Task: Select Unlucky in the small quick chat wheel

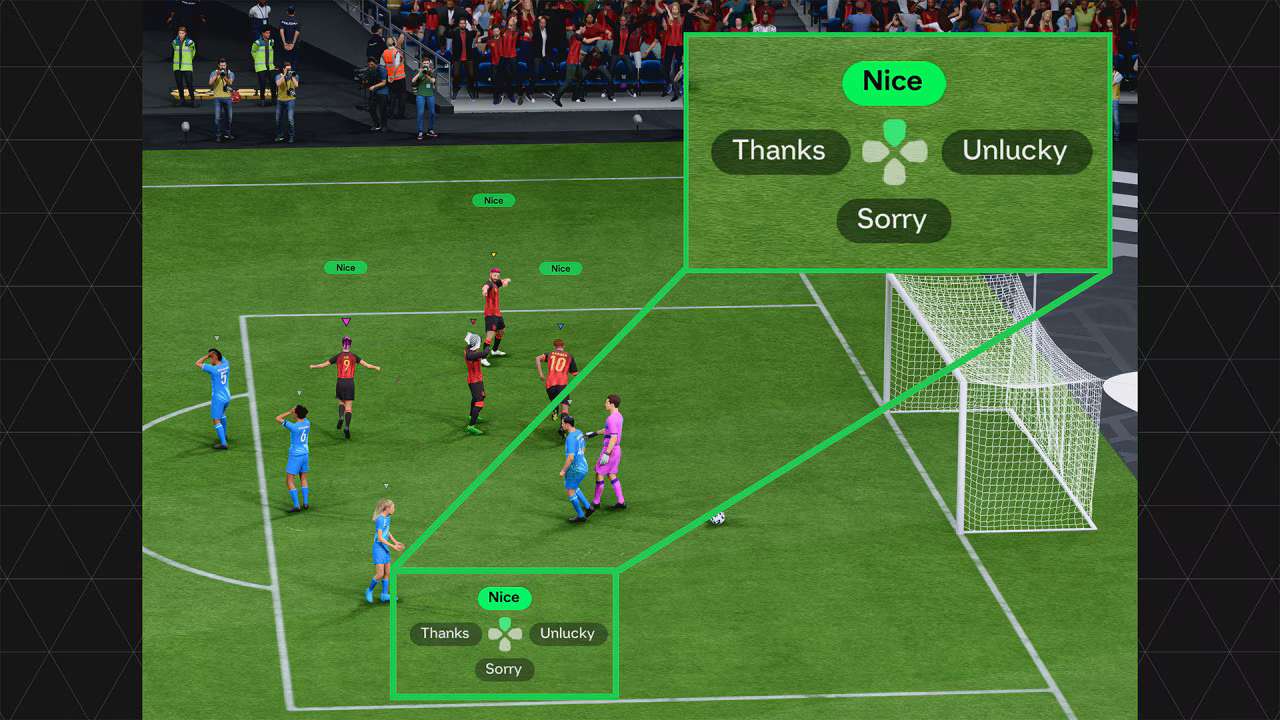Action: (x=567, y=633)
